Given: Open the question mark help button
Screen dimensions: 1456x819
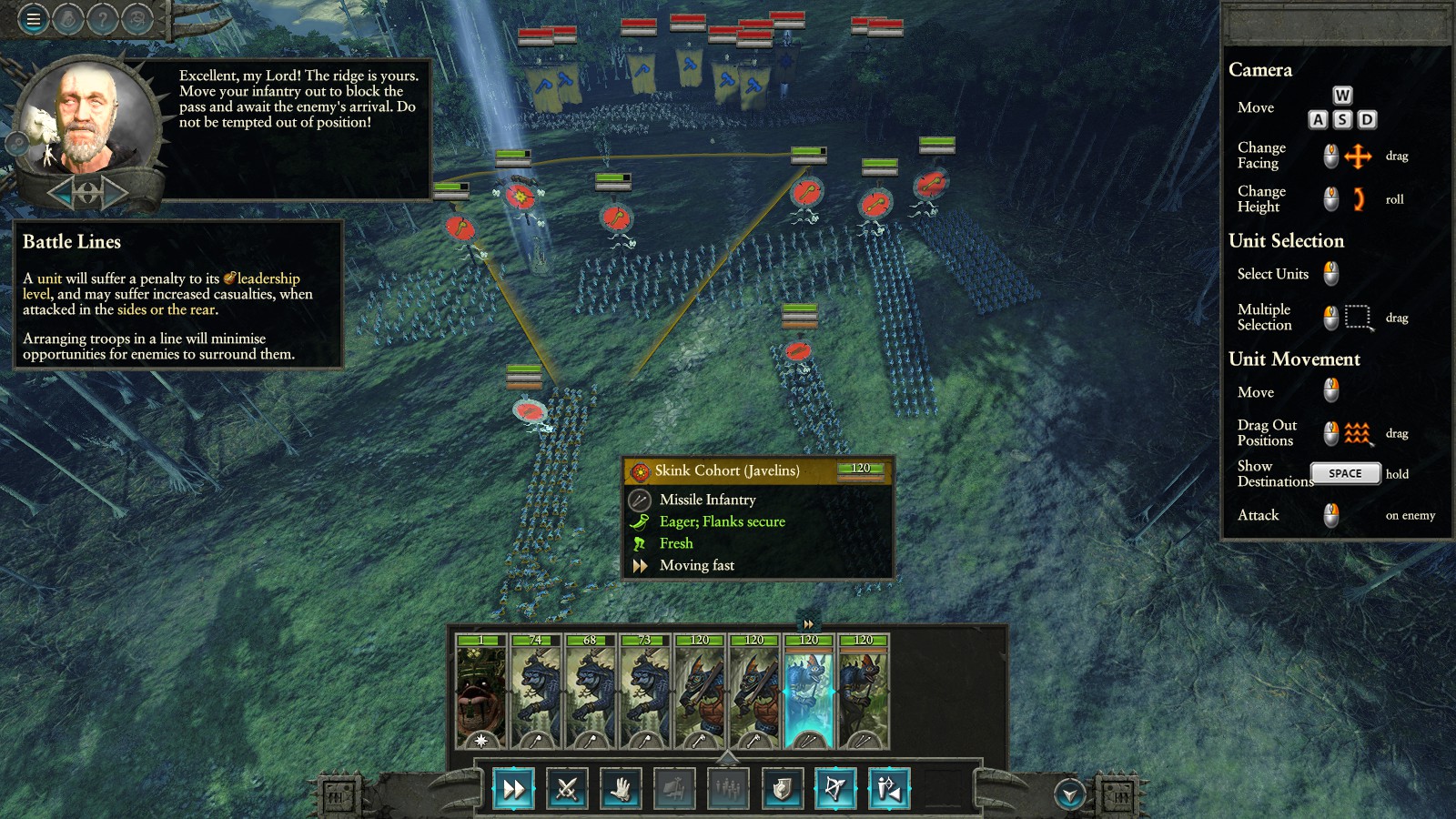Looking at the screenshot, I should click(103, 18).
